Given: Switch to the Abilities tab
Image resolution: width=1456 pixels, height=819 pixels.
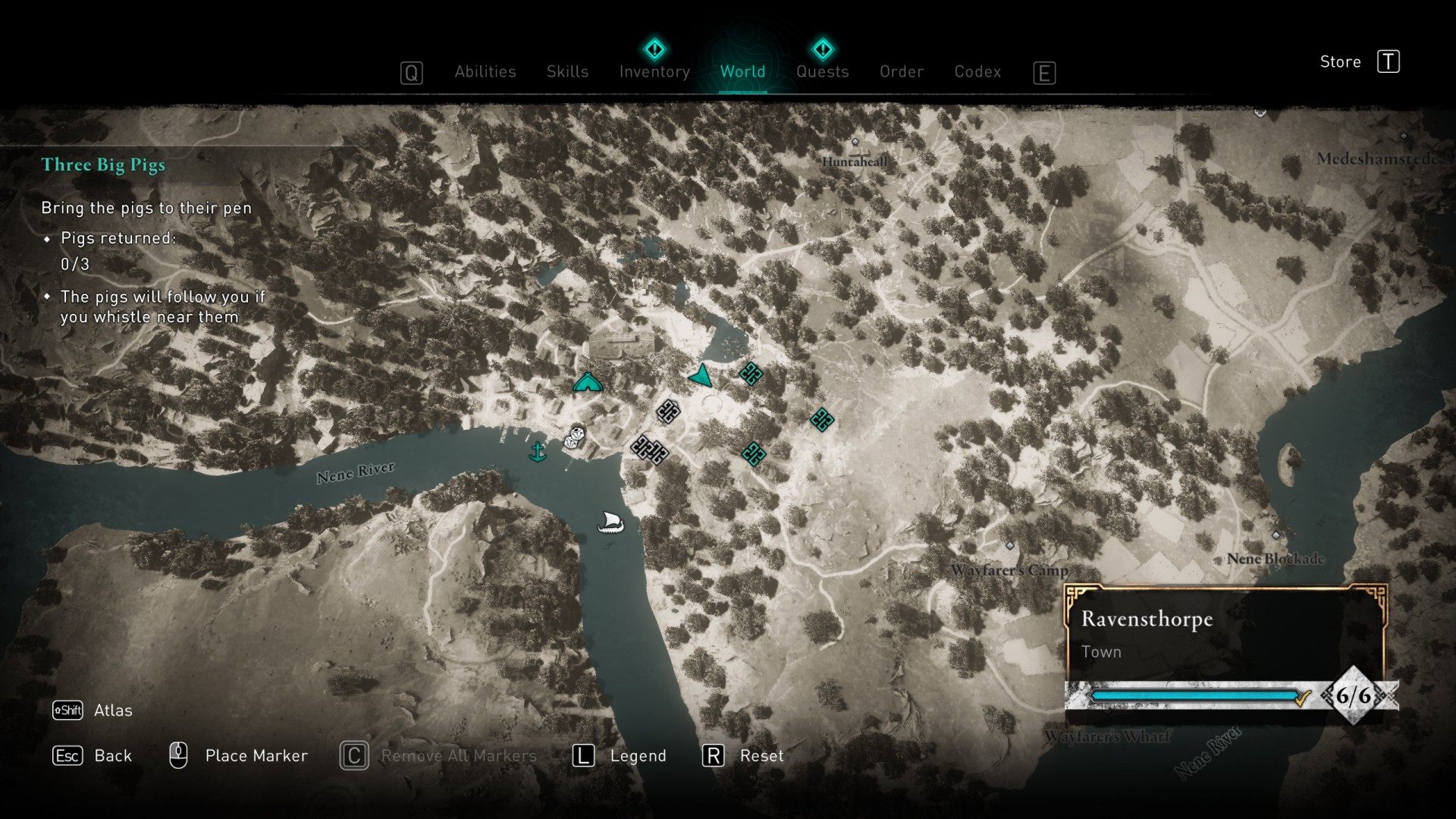Looking at the screenshot, I should 485,72.
